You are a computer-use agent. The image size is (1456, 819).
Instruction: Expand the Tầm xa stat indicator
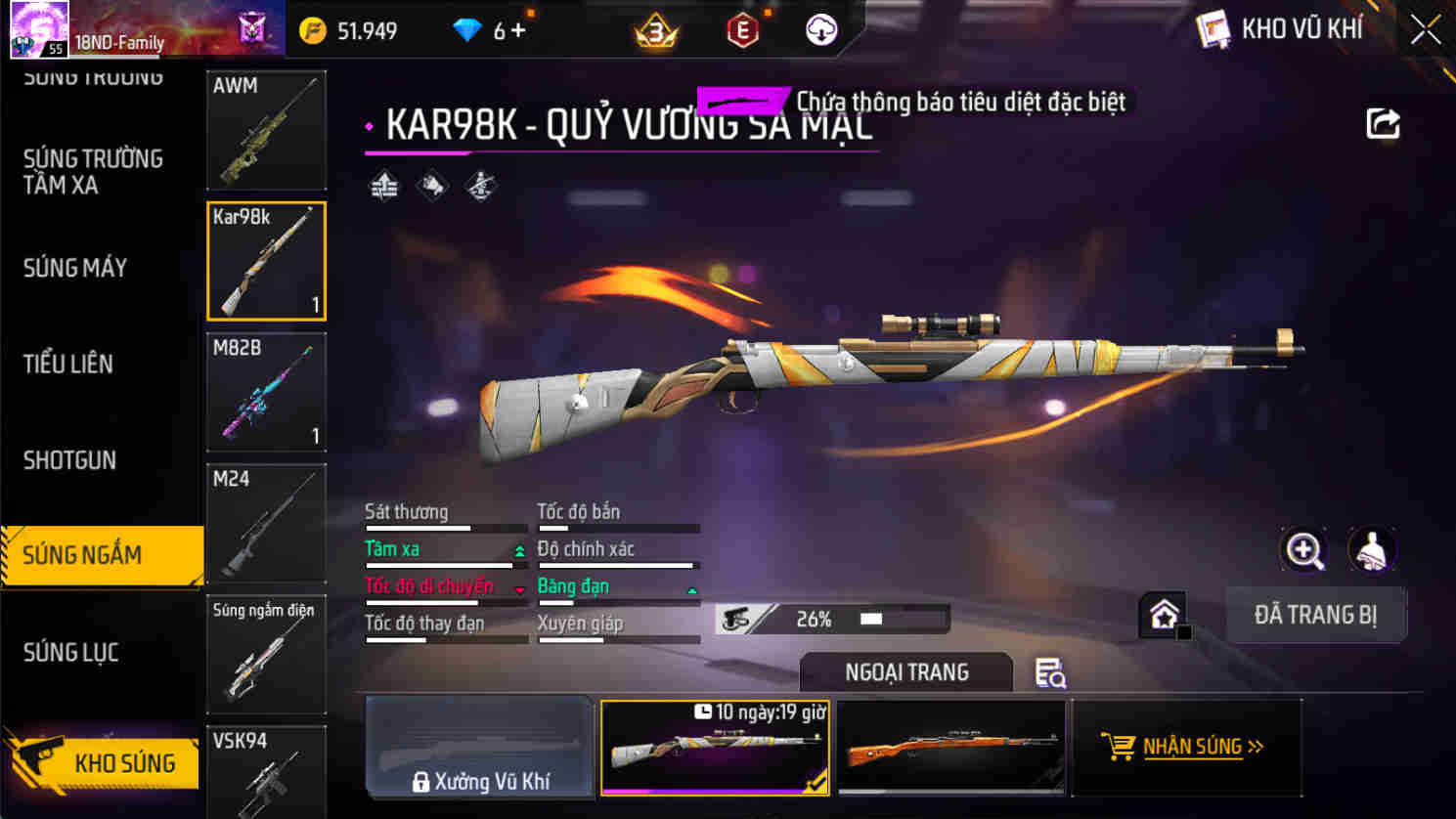coord(517,550)
